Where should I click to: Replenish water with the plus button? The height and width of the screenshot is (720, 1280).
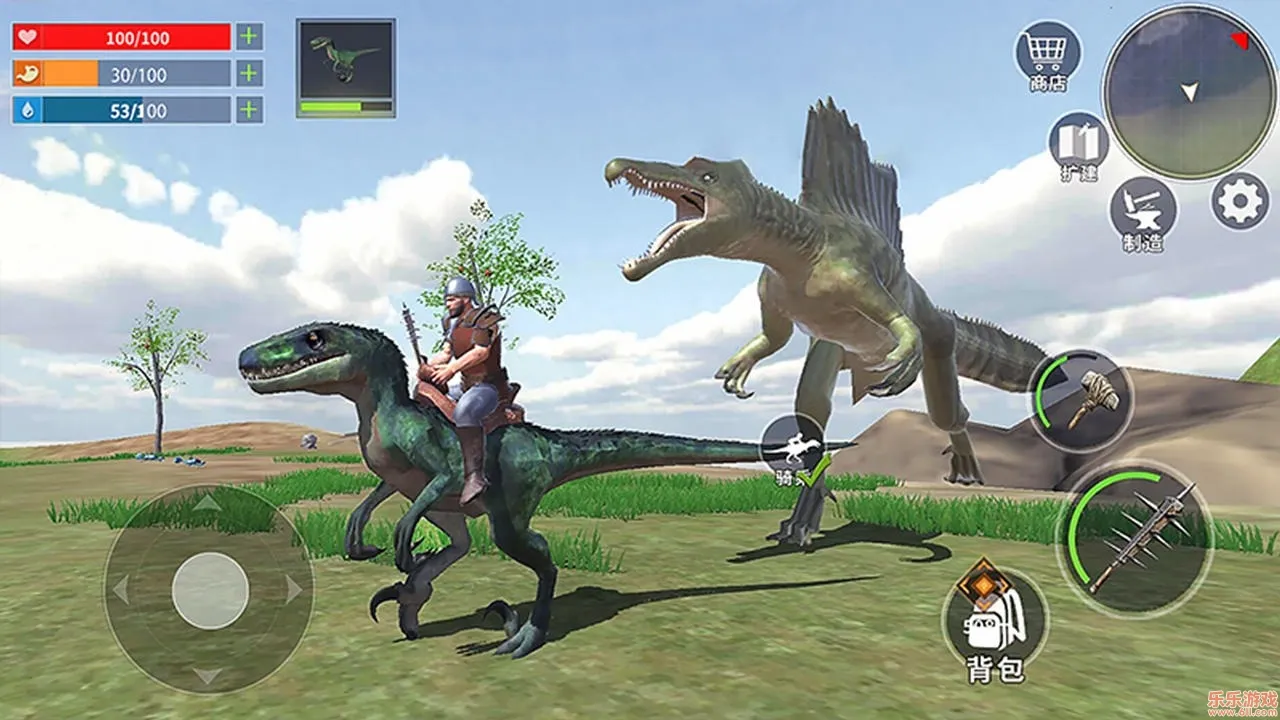pos(249,109)
